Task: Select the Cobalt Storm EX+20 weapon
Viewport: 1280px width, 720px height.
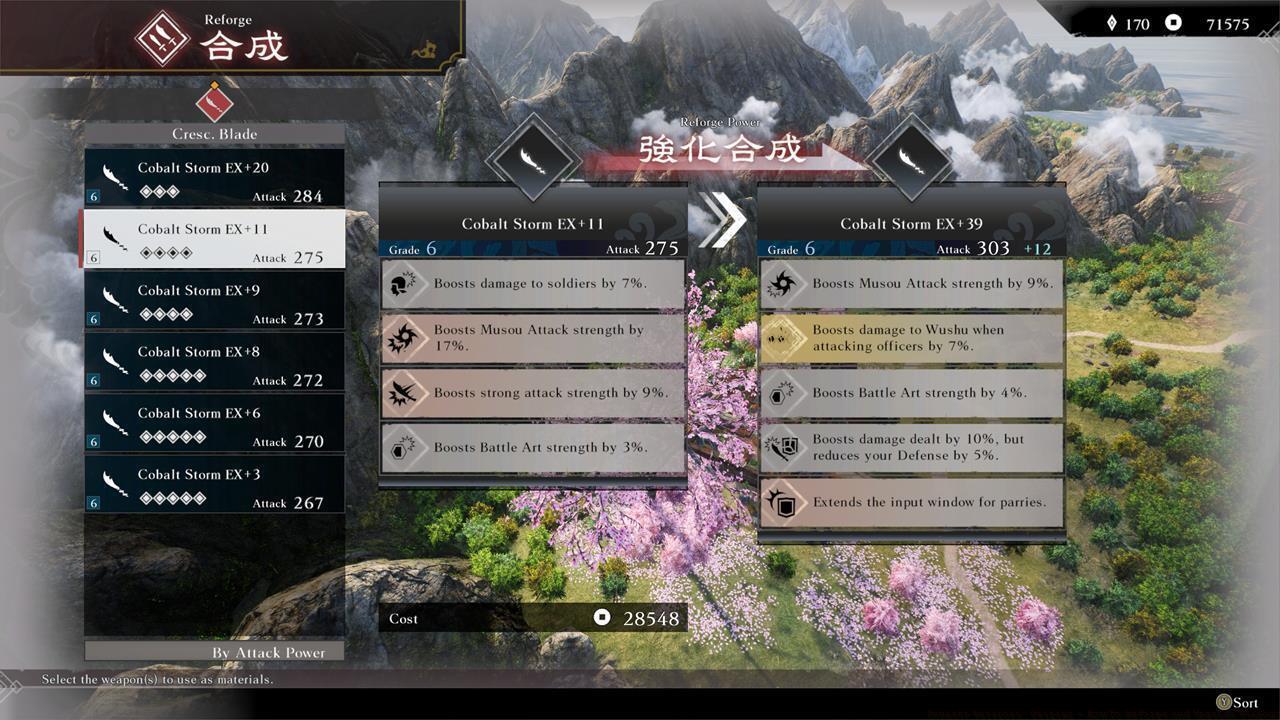Action: click(214, 177)
